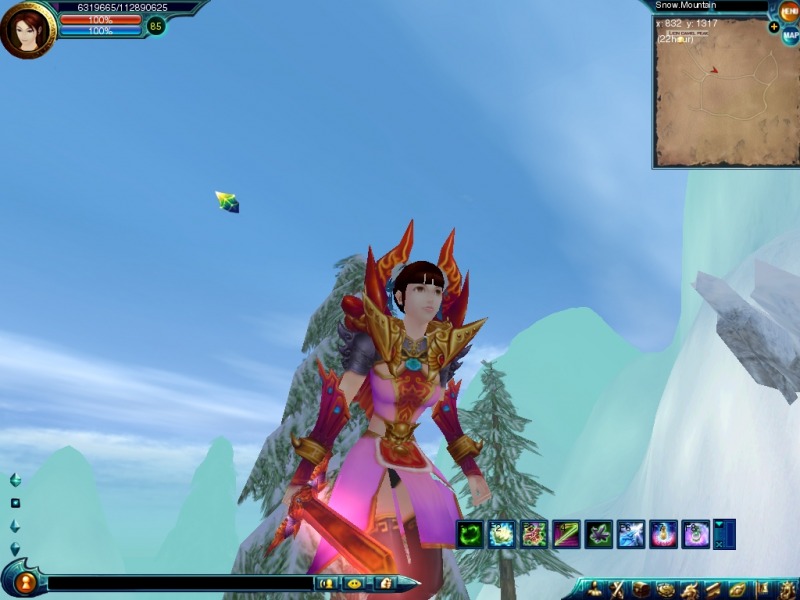
Task: Use the green potion slot on F8
Action: point(694,534)
